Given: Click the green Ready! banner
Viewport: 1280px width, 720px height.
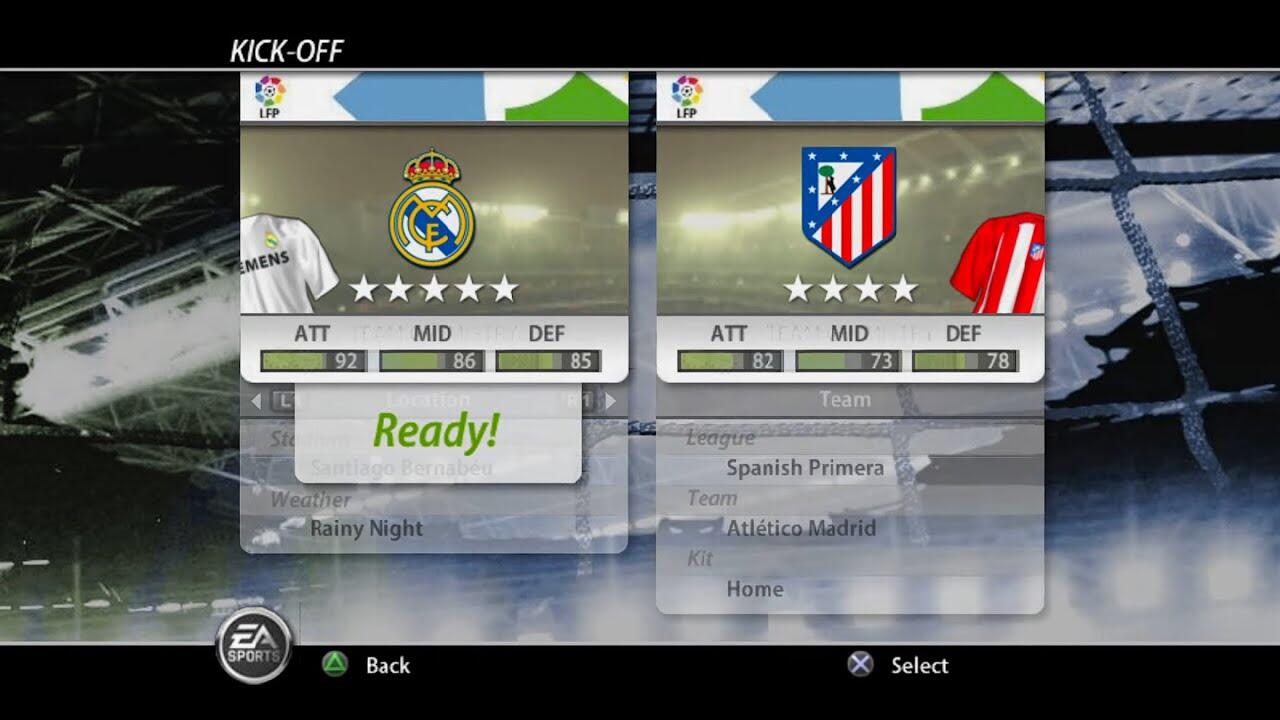Looking at the screenshot, I should click(x=436, y=431).
